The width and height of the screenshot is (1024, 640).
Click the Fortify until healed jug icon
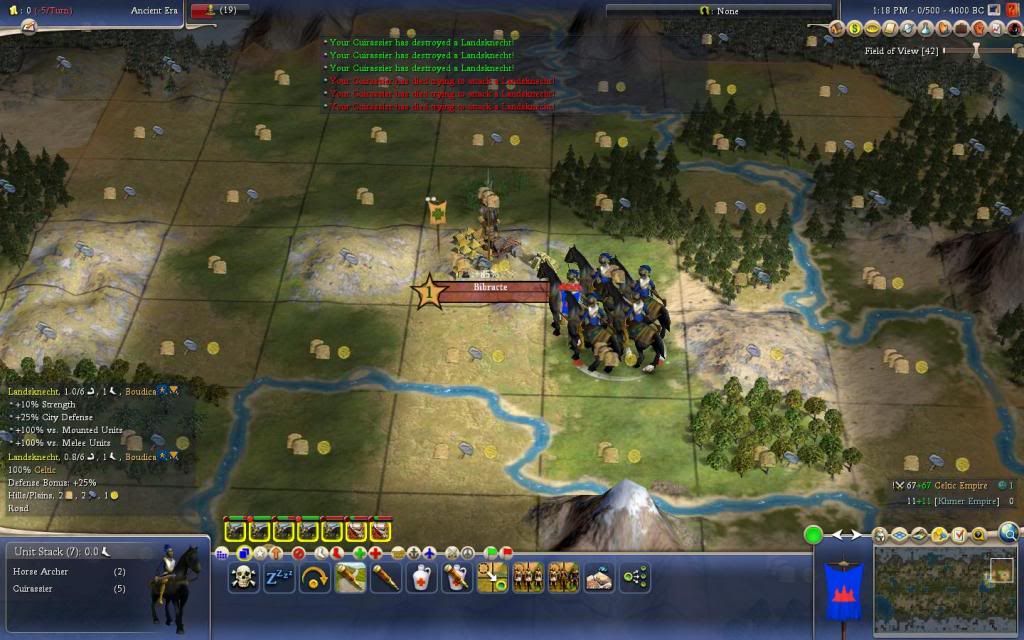[421, 577]
